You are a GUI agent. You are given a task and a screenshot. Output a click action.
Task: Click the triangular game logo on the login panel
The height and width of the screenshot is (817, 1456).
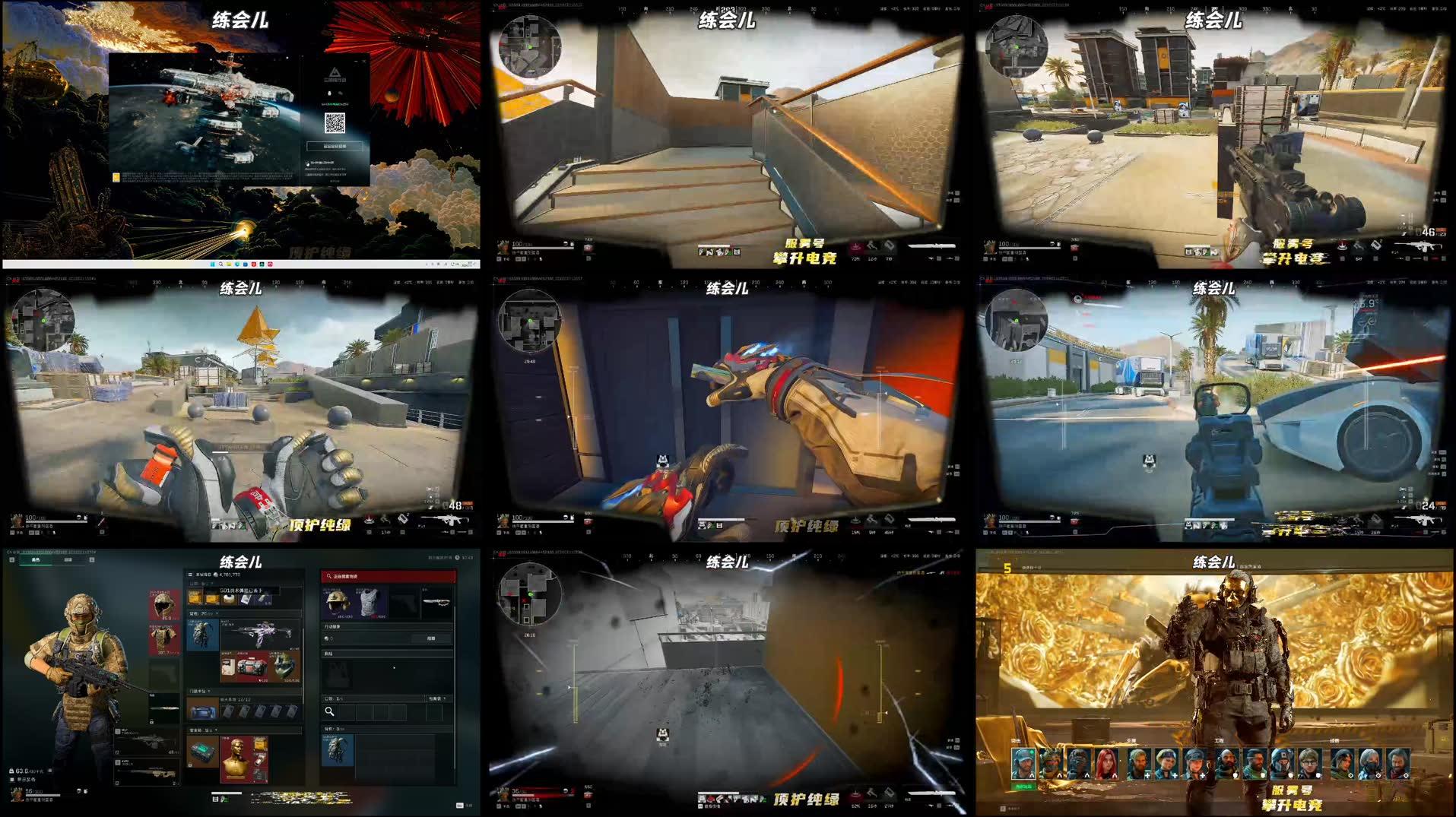pos(335,71)
